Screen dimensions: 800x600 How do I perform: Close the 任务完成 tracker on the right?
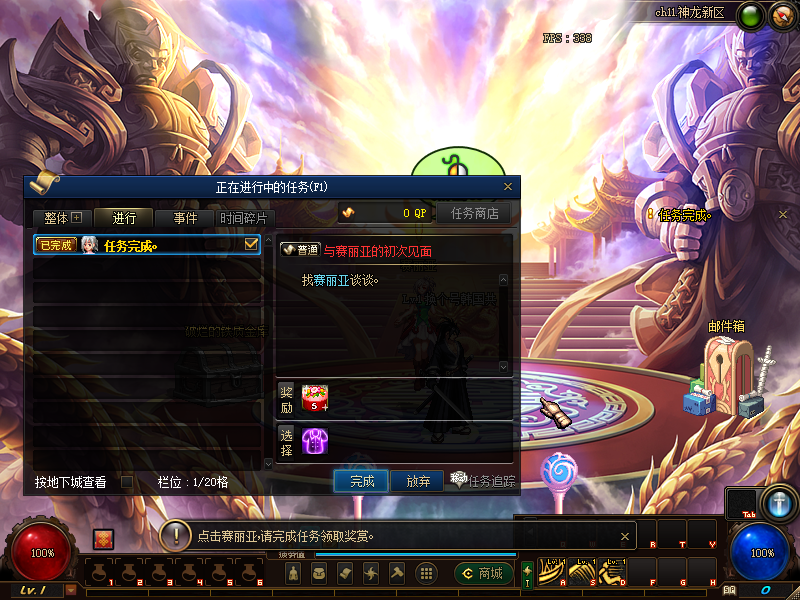(x=783, y=214)
